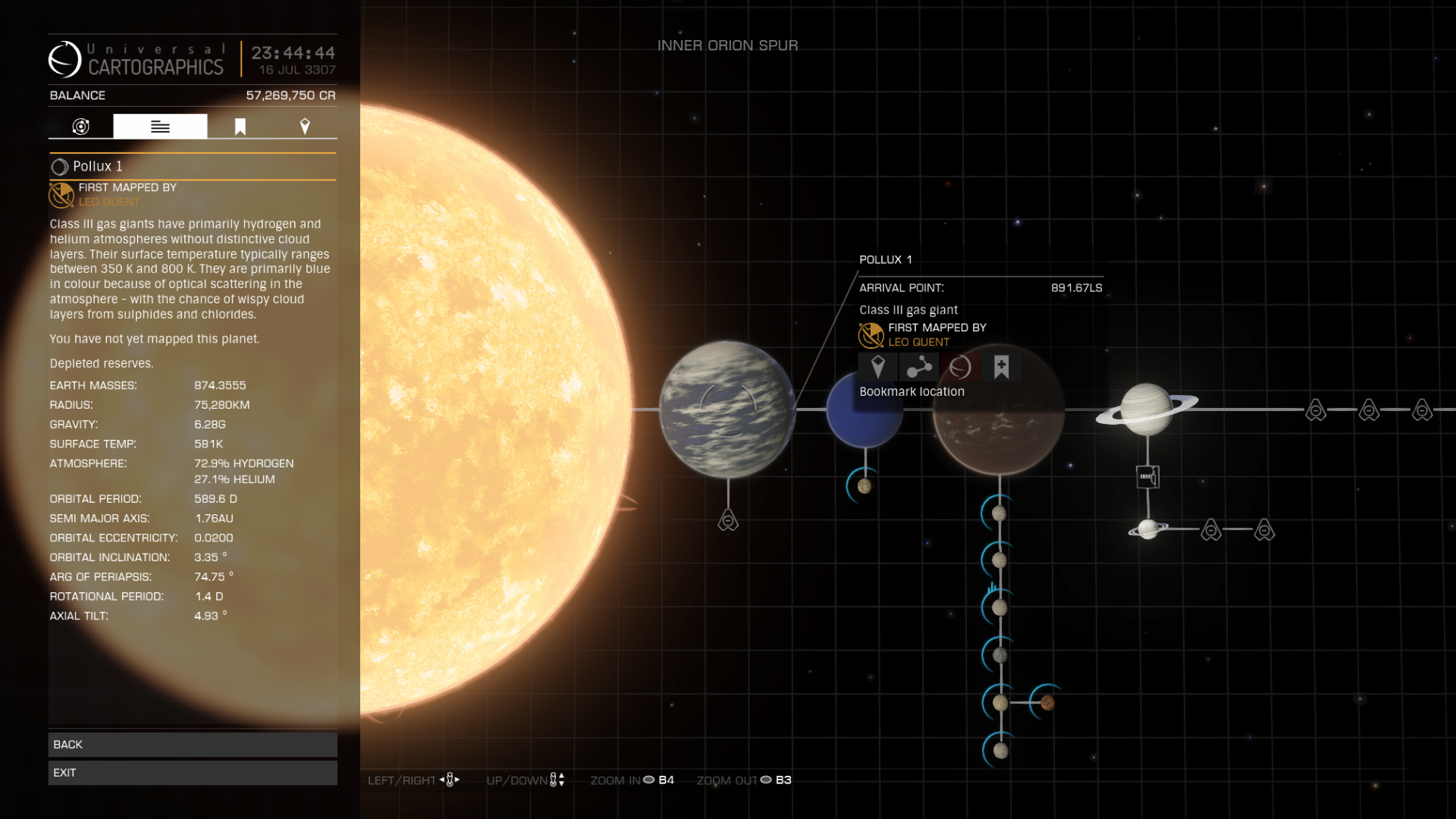Click the small moon orbiting the blue gas giant
This screenshot has height=819, width=1456.
tap(864, 488)
